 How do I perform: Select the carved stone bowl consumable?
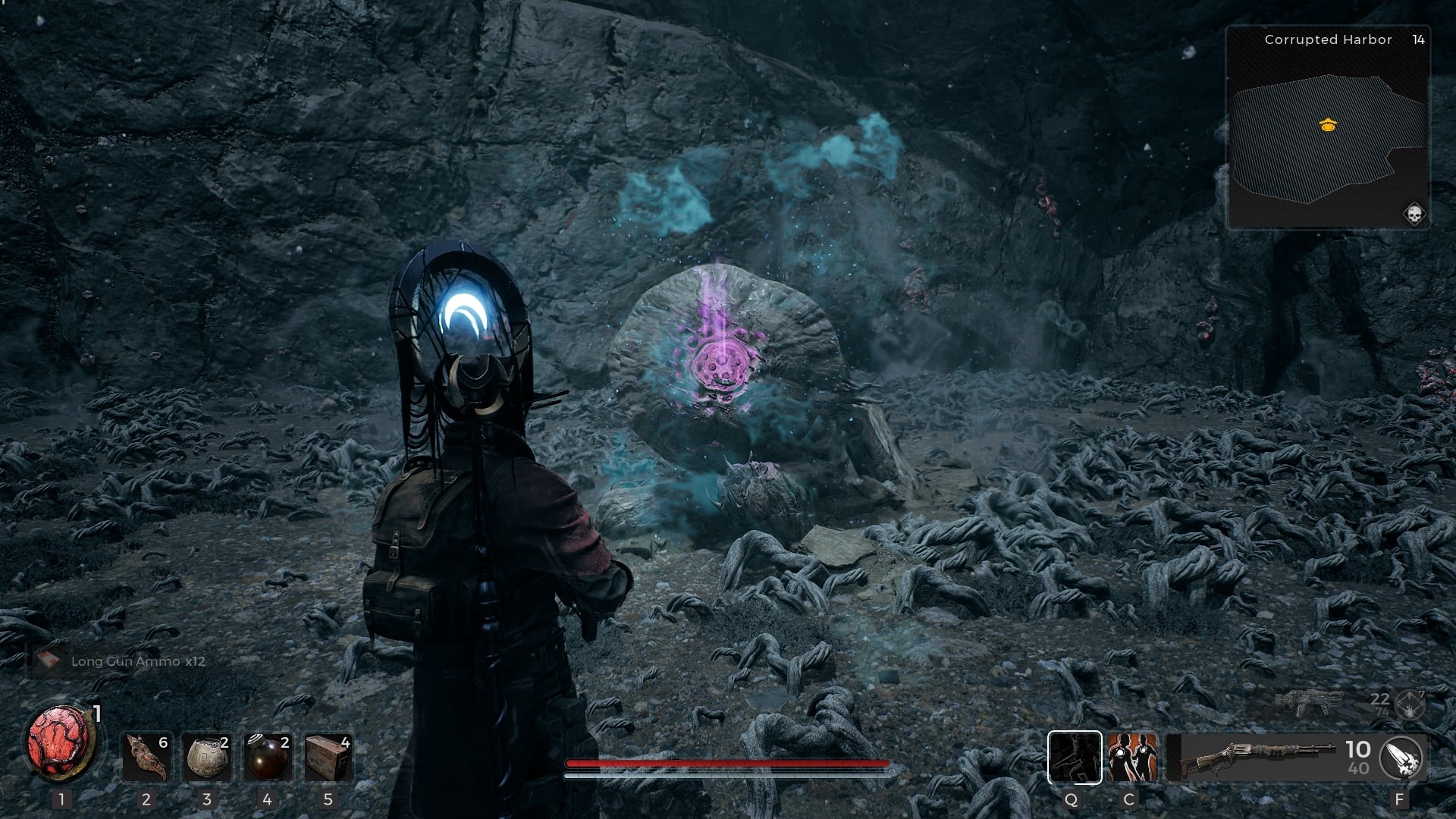(207, 757)
